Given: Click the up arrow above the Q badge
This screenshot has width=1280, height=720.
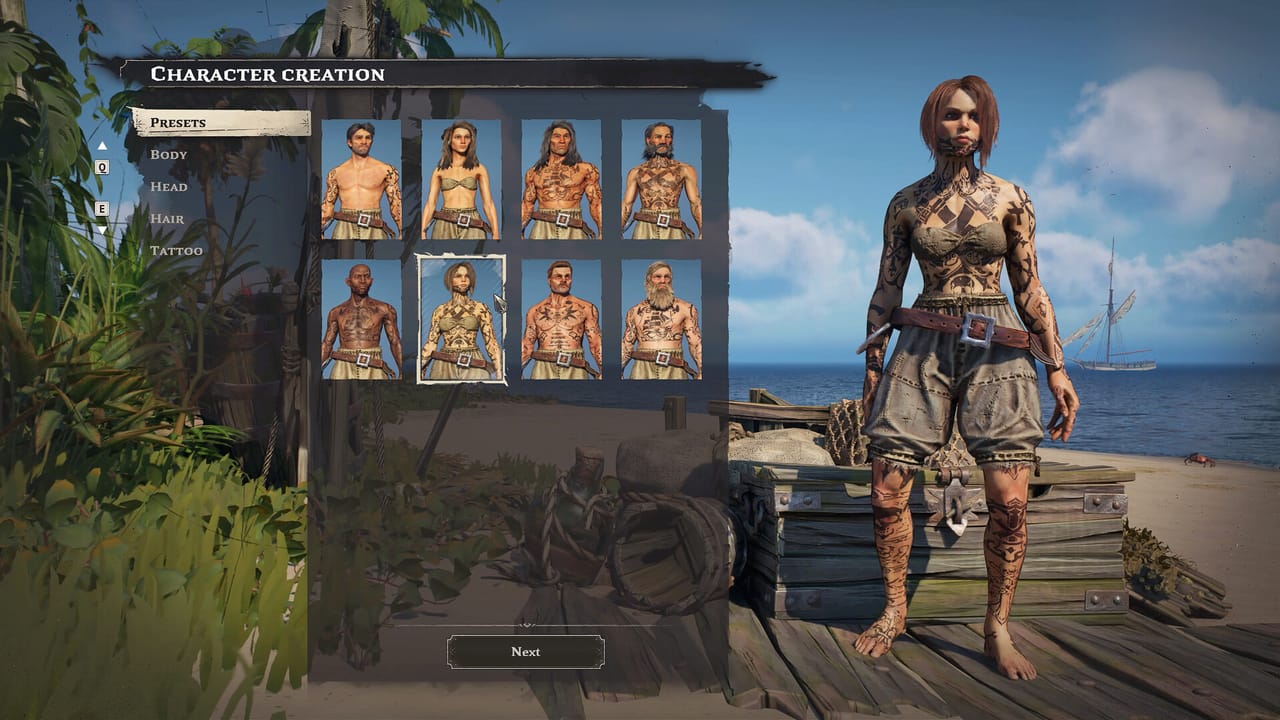Looking at the screenshot, I should [101, 145].
